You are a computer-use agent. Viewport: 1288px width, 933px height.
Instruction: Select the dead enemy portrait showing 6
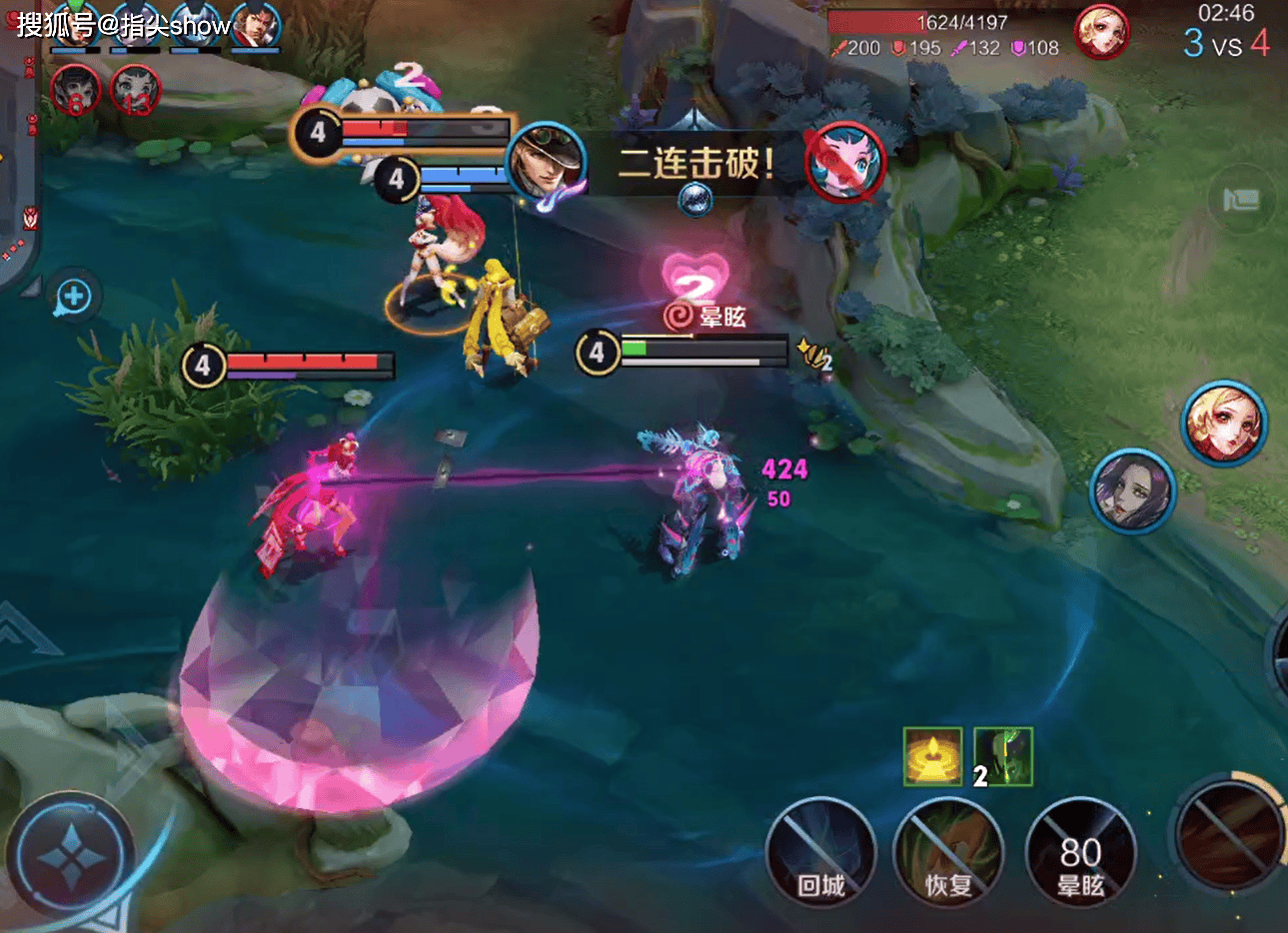76,90
